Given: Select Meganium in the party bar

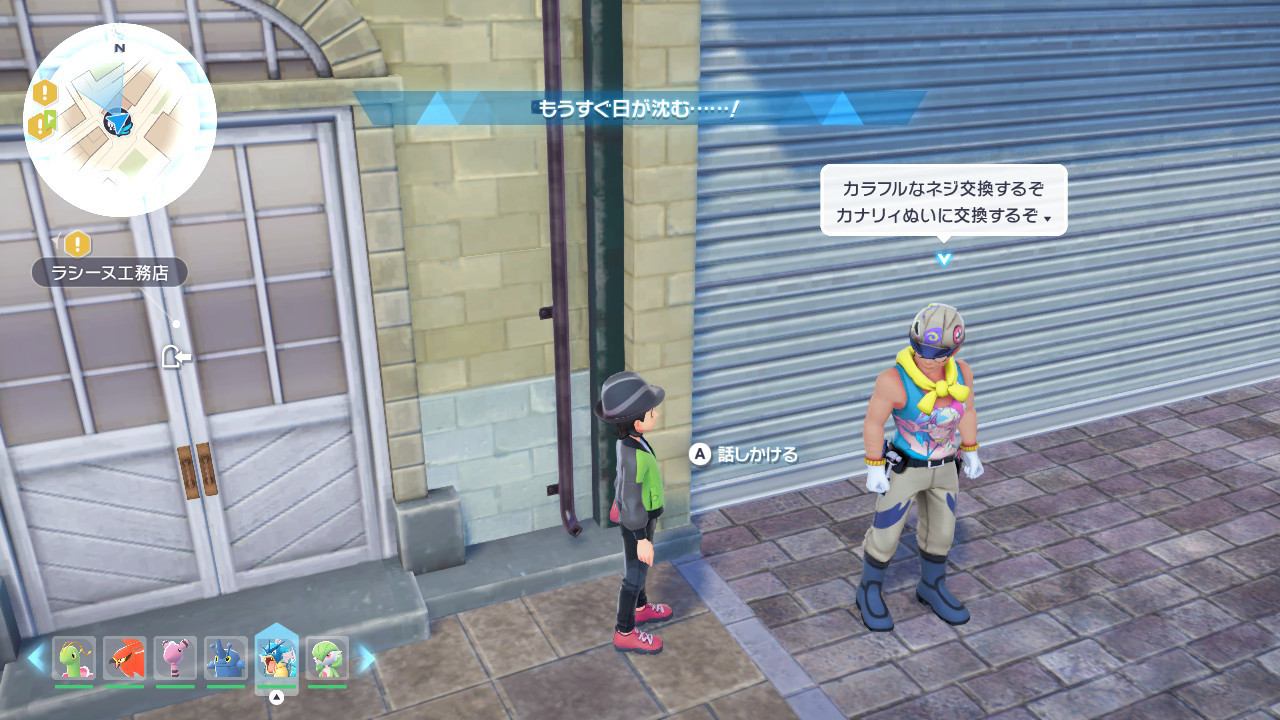Looking at the screenshot, I should tap(74, 659).
